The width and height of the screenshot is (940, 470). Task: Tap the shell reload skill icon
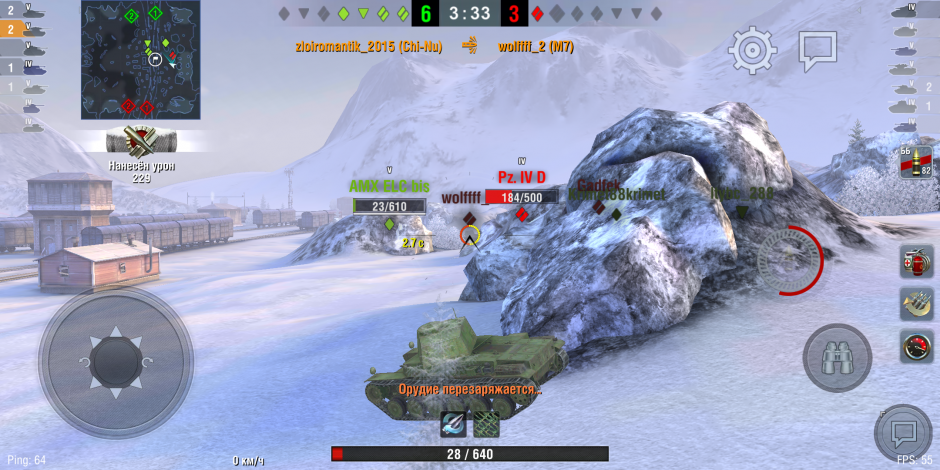coord(453,424)
